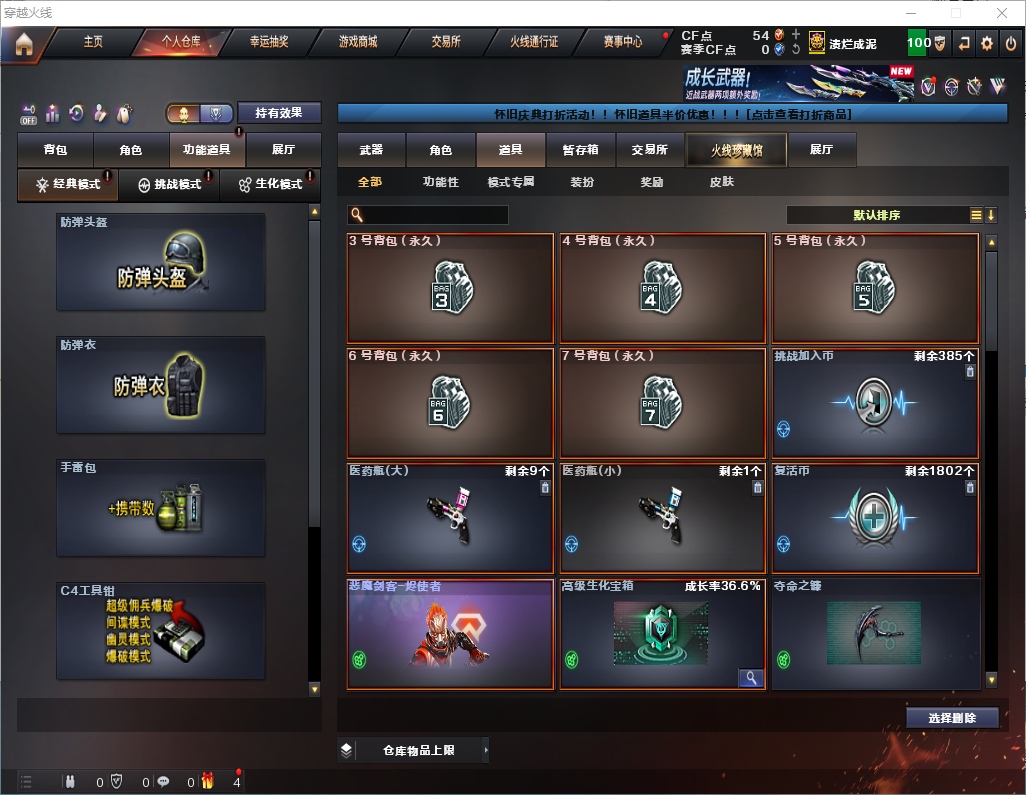The image size is (1026, 795).
Task: Open 火线通行证 battle pass tab
Action: click(x=534, y=42)
